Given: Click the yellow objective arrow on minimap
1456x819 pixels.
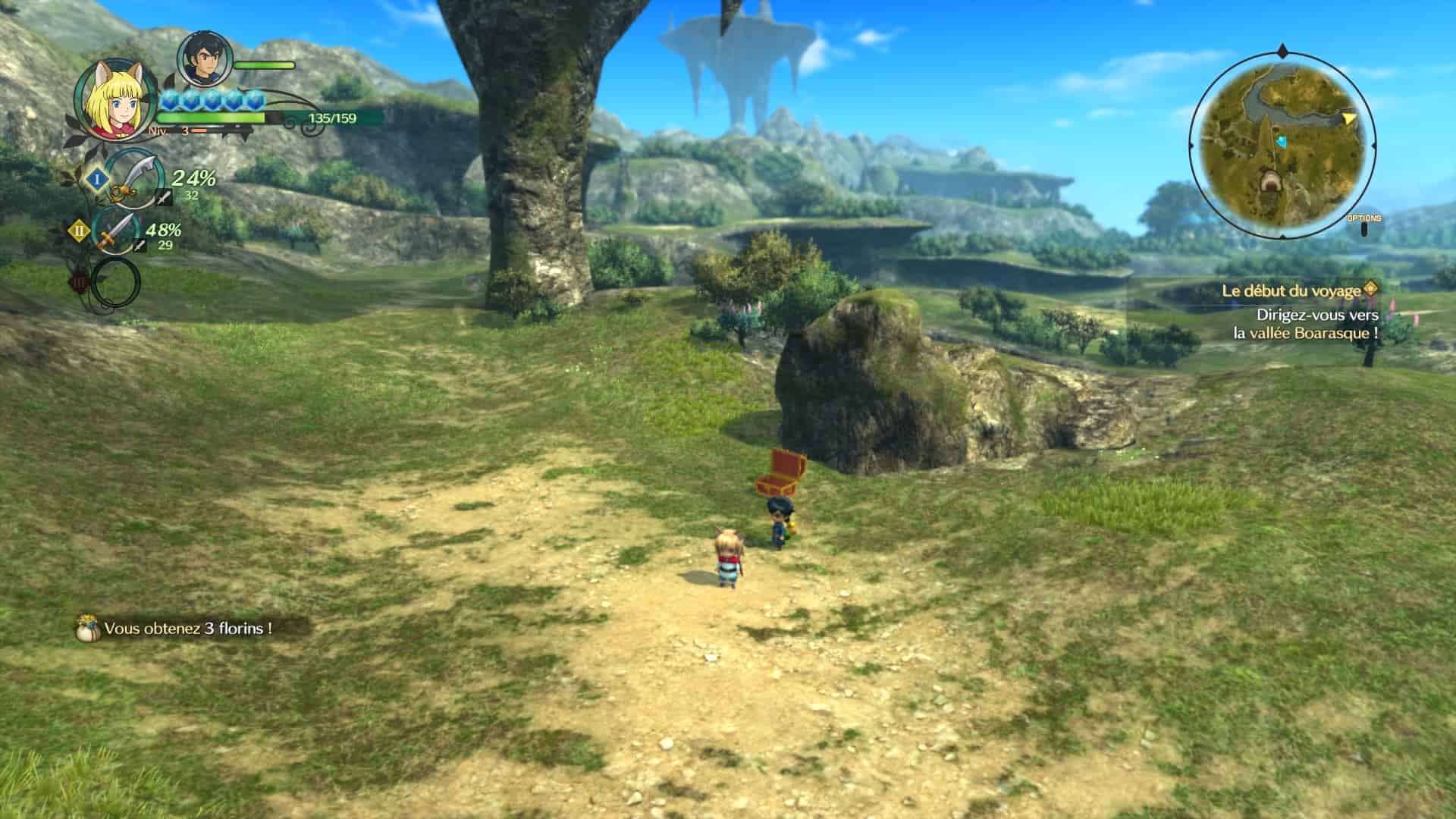Looking at the screenshot, I should [x=1349, y=119].
